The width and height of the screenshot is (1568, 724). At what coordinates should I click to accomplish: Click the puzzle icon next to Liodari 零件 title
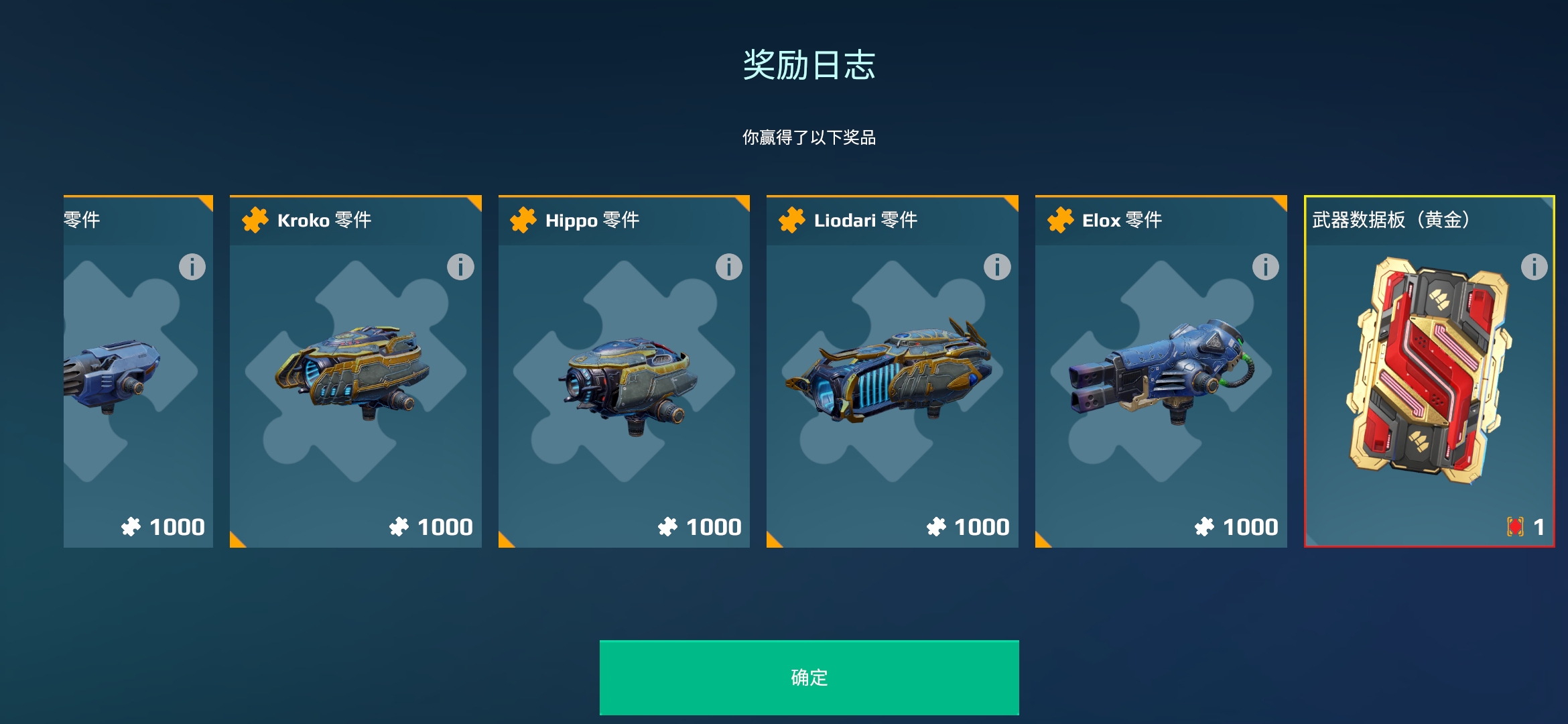[791, 221]
